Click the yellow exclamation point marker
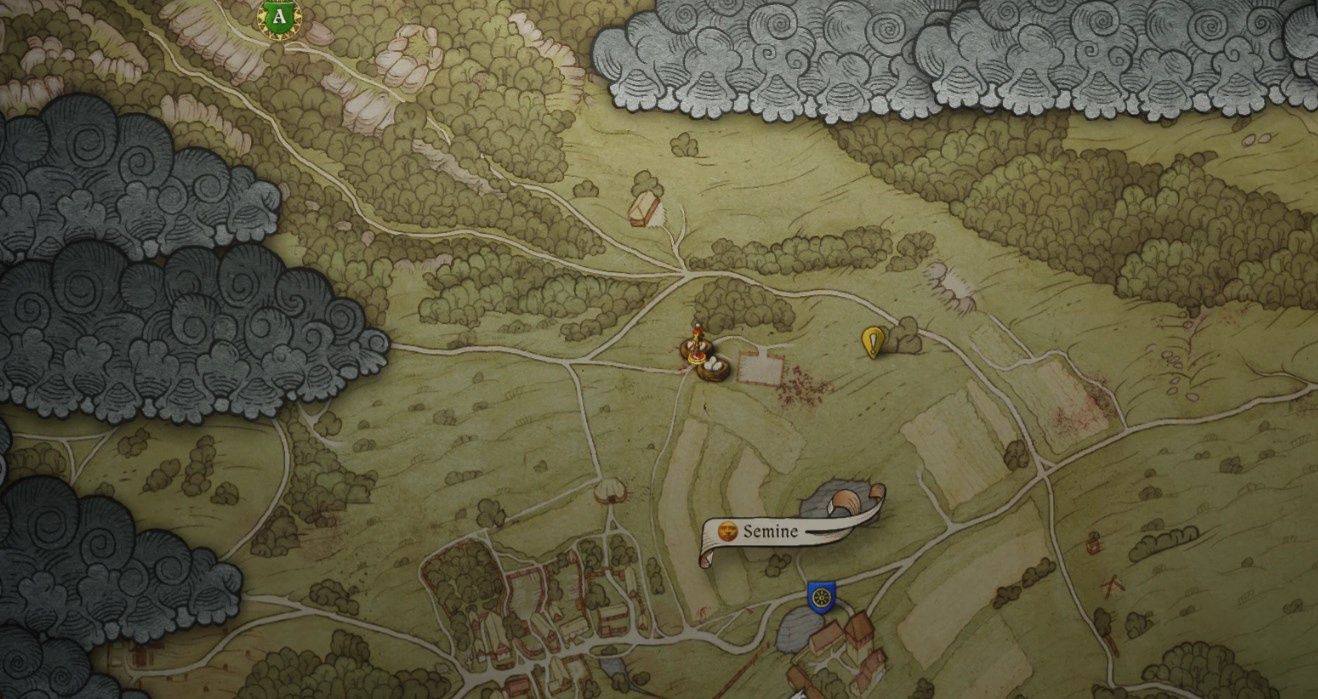This screenshot has width=1318, height=699. coord(873,343)
